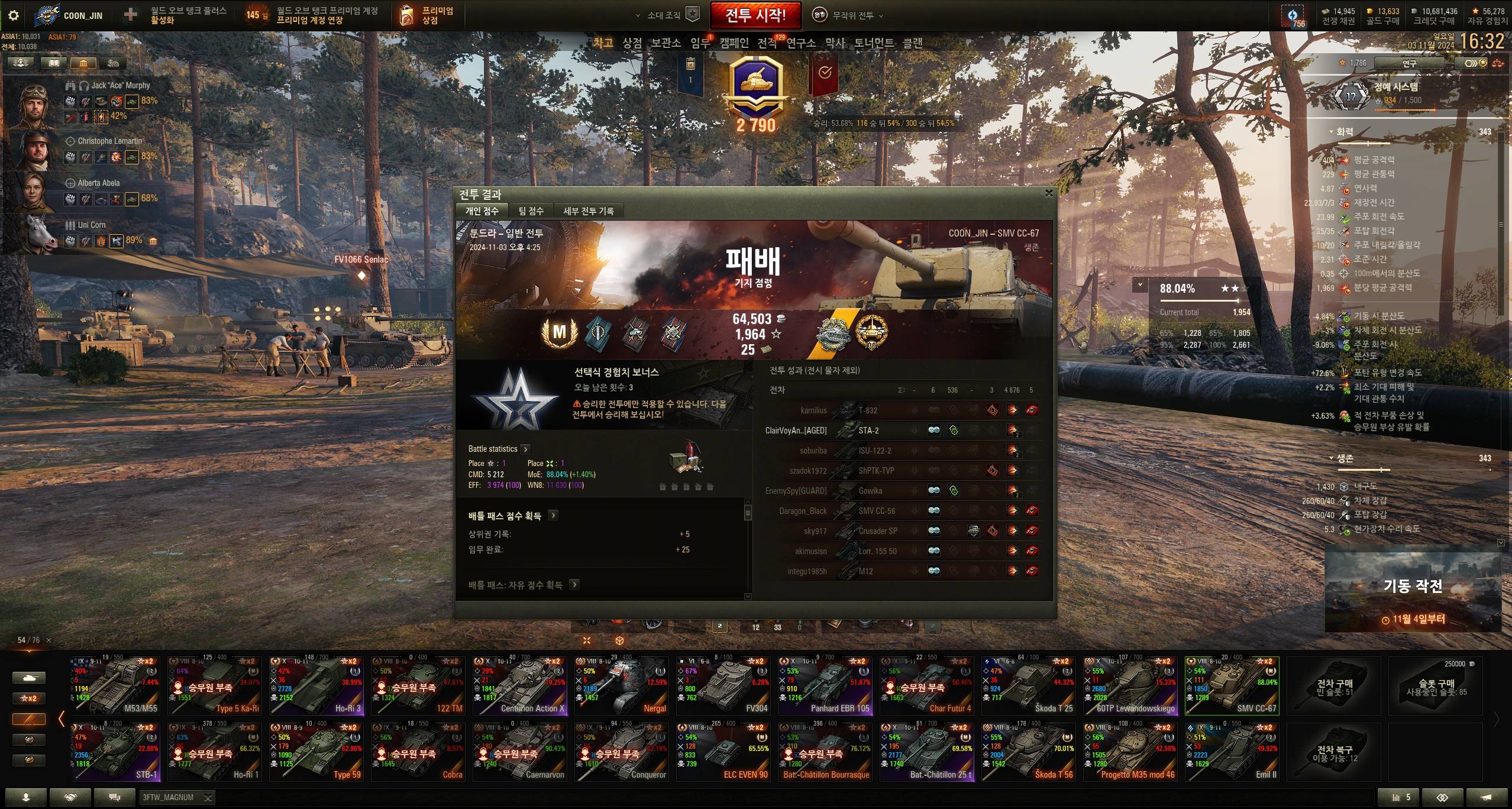The image size is (1512, 809).
Task: Open the 프리미엄 상점
Action: coord(427,15)
